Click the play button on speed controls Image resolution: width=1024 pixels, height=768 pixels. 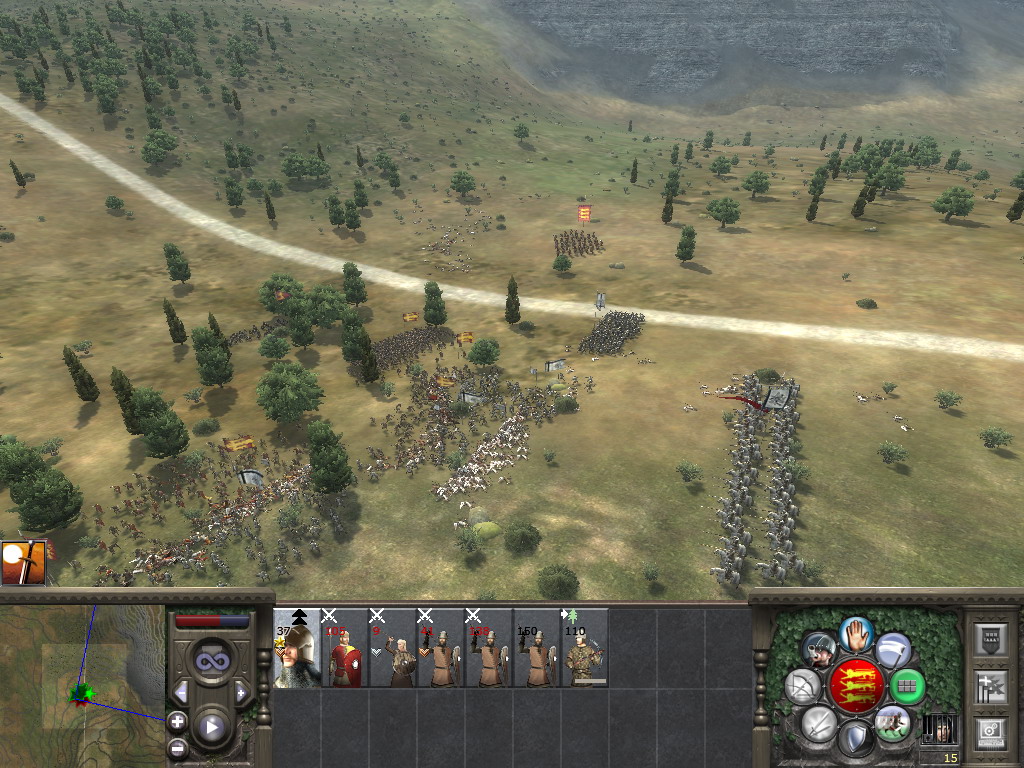[x=211, y=727]
